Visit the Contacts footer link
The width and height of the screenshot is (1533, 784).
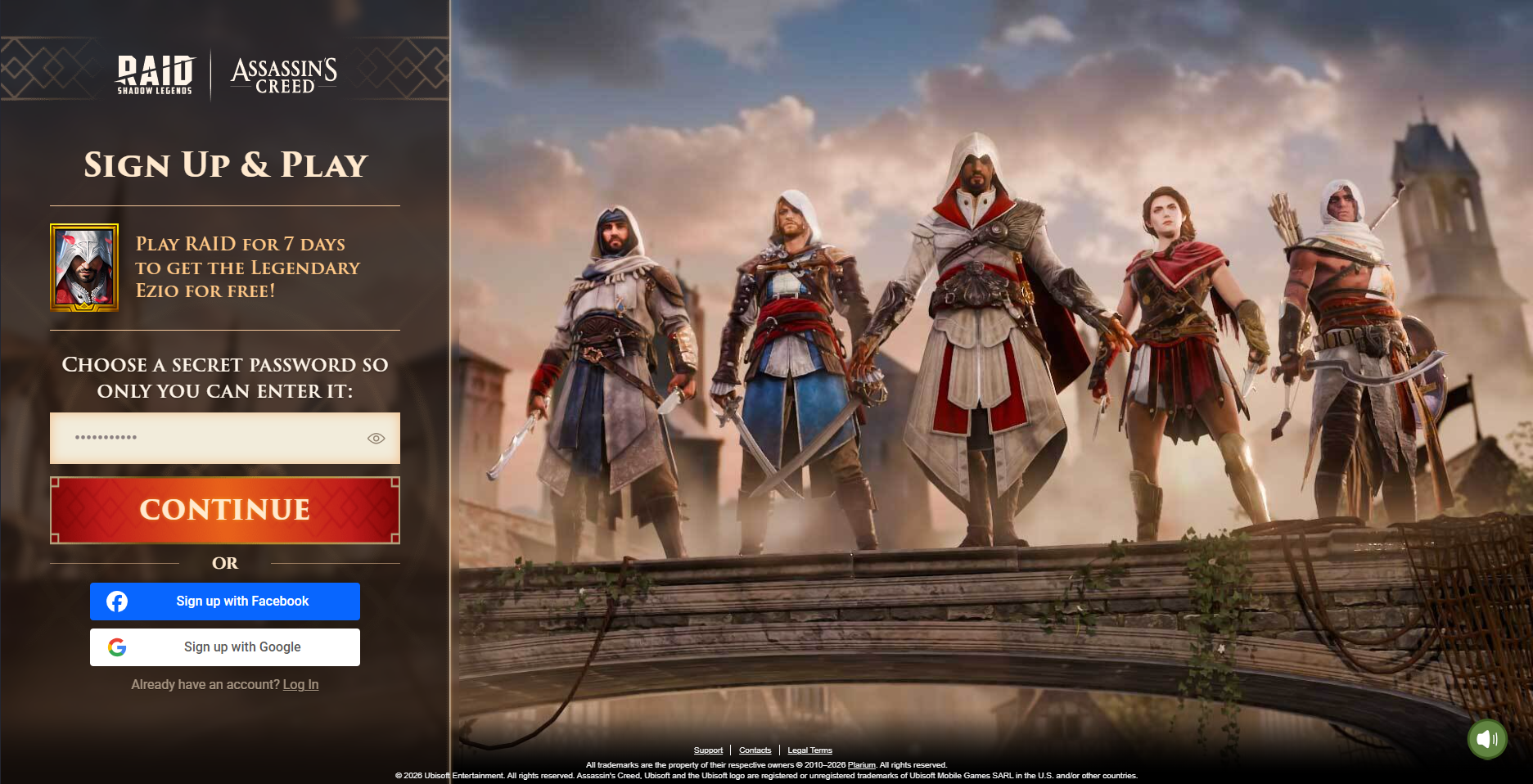[x=755, y=750]
